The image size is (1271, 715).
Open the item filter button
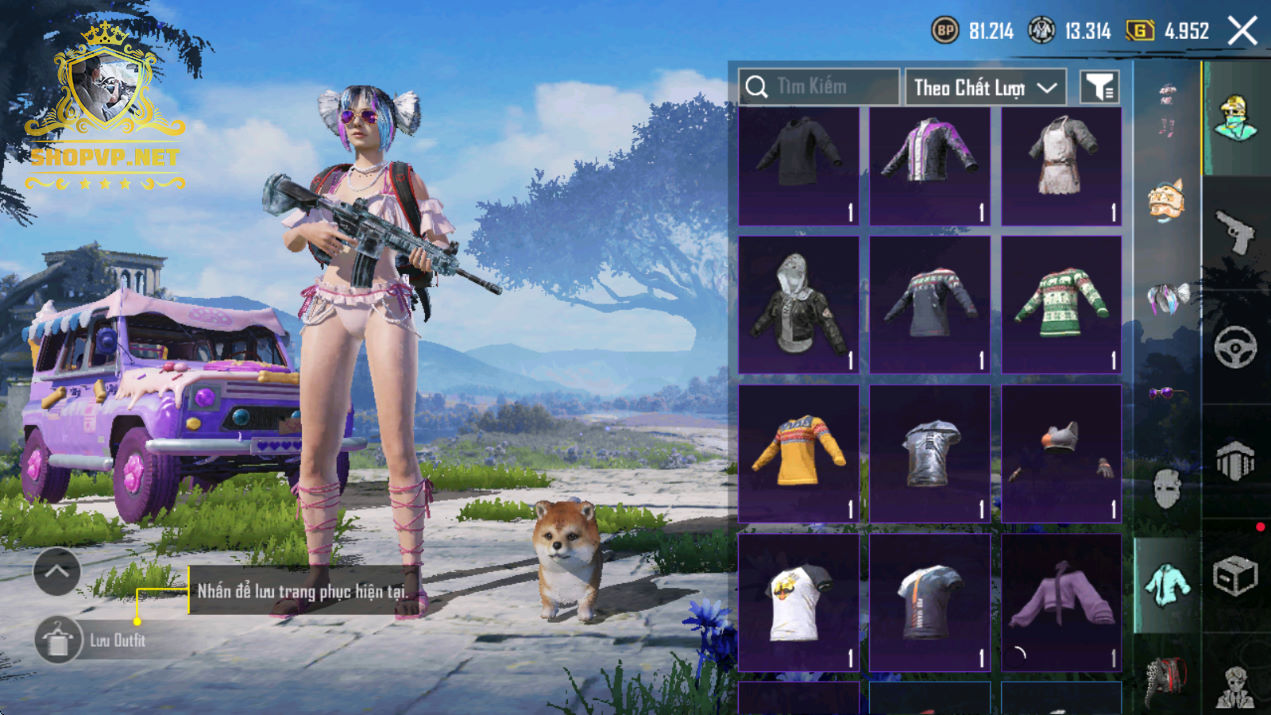point(1099,88)
